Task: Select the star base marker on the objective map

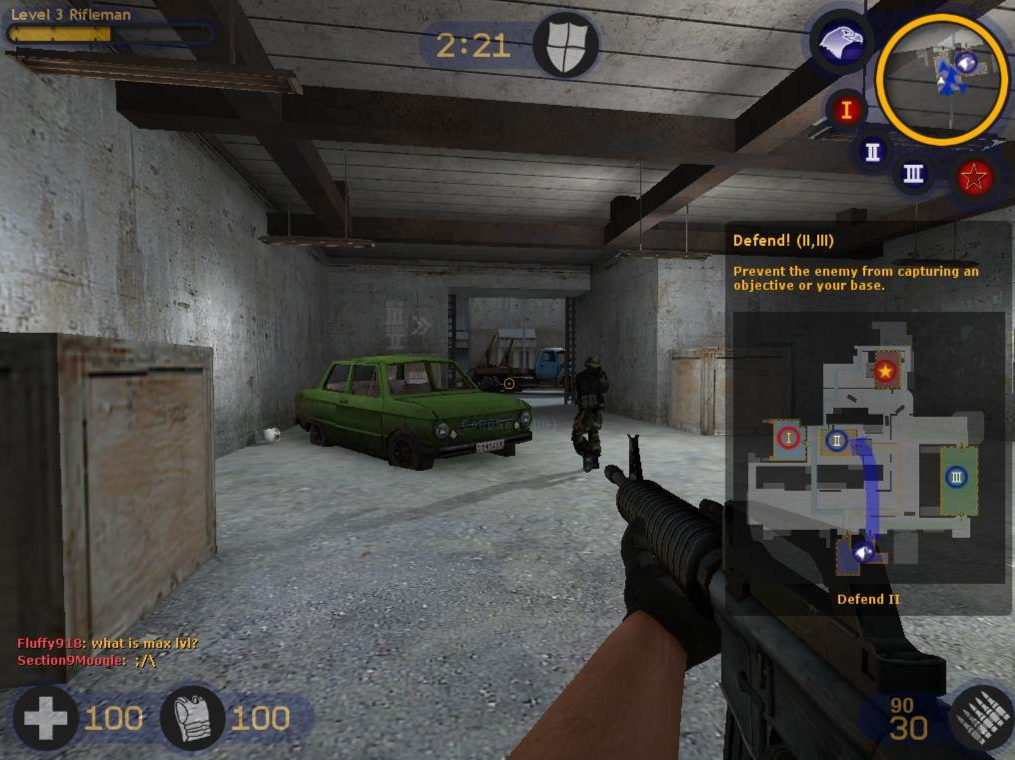Action: (x=885, y=371)
